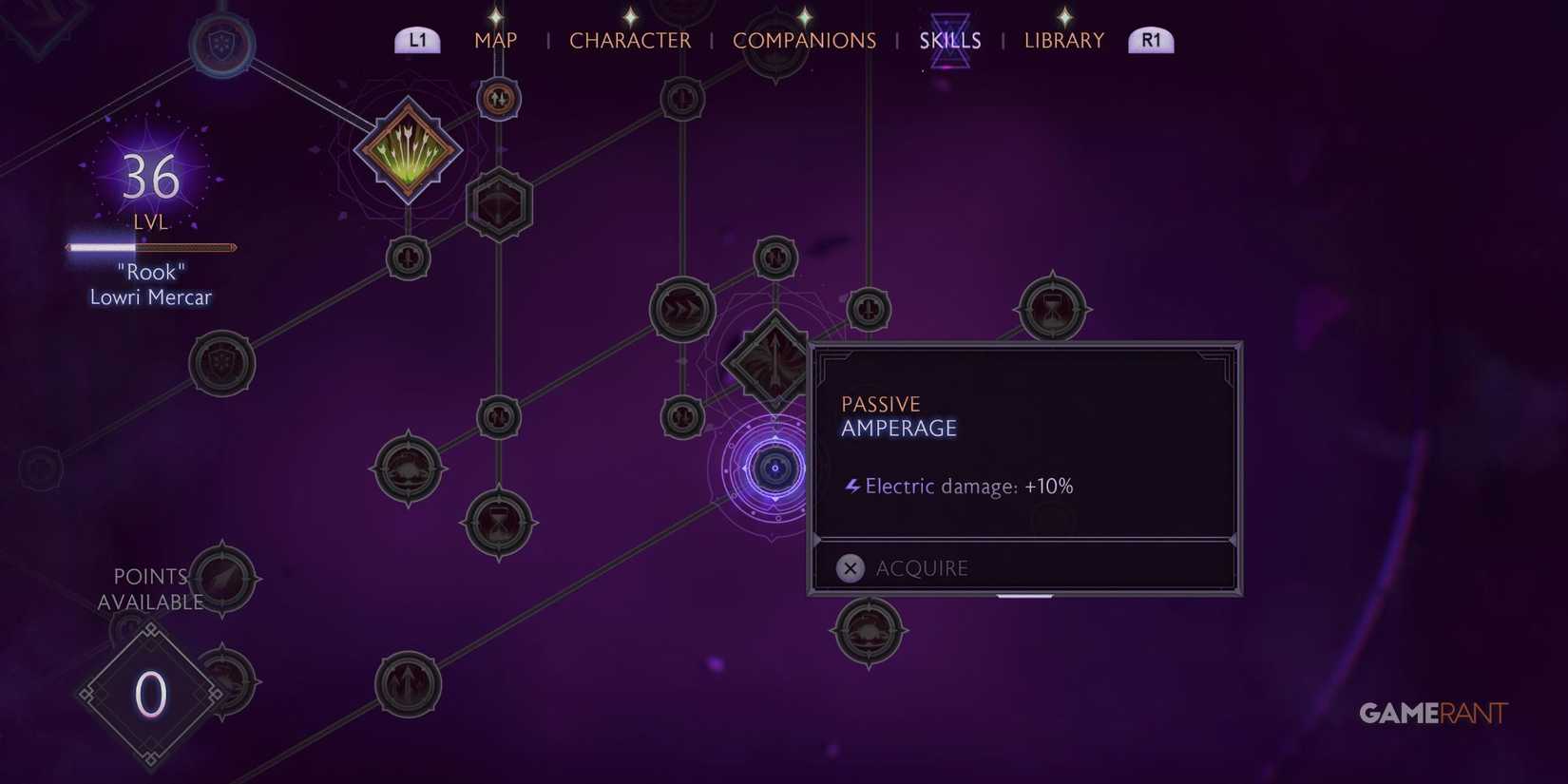This screenshot has width=1568, height=784.
Task: Click the clover health passive node
Action: (411, 466)
